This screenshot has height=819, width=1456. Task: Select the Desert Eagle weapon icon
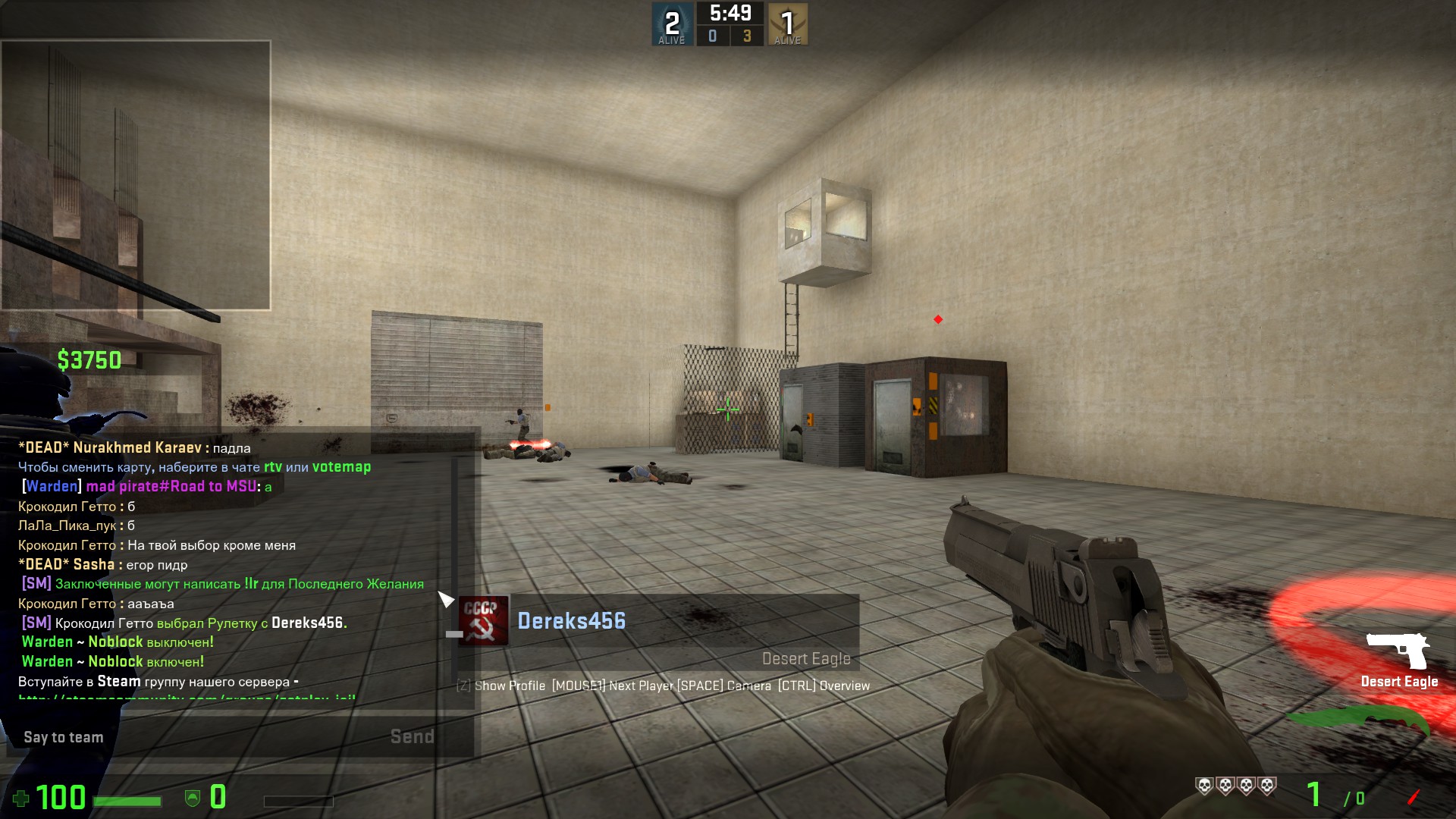pos(1398,651)
